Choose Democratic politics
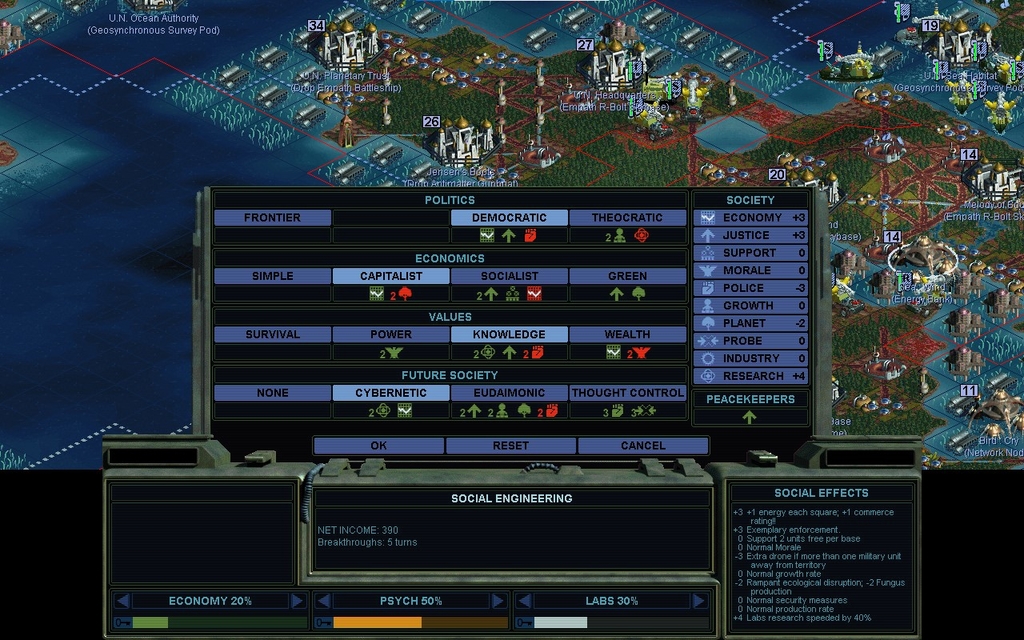The width and height of the screenshot is (1024, 640). click(509, 217)
